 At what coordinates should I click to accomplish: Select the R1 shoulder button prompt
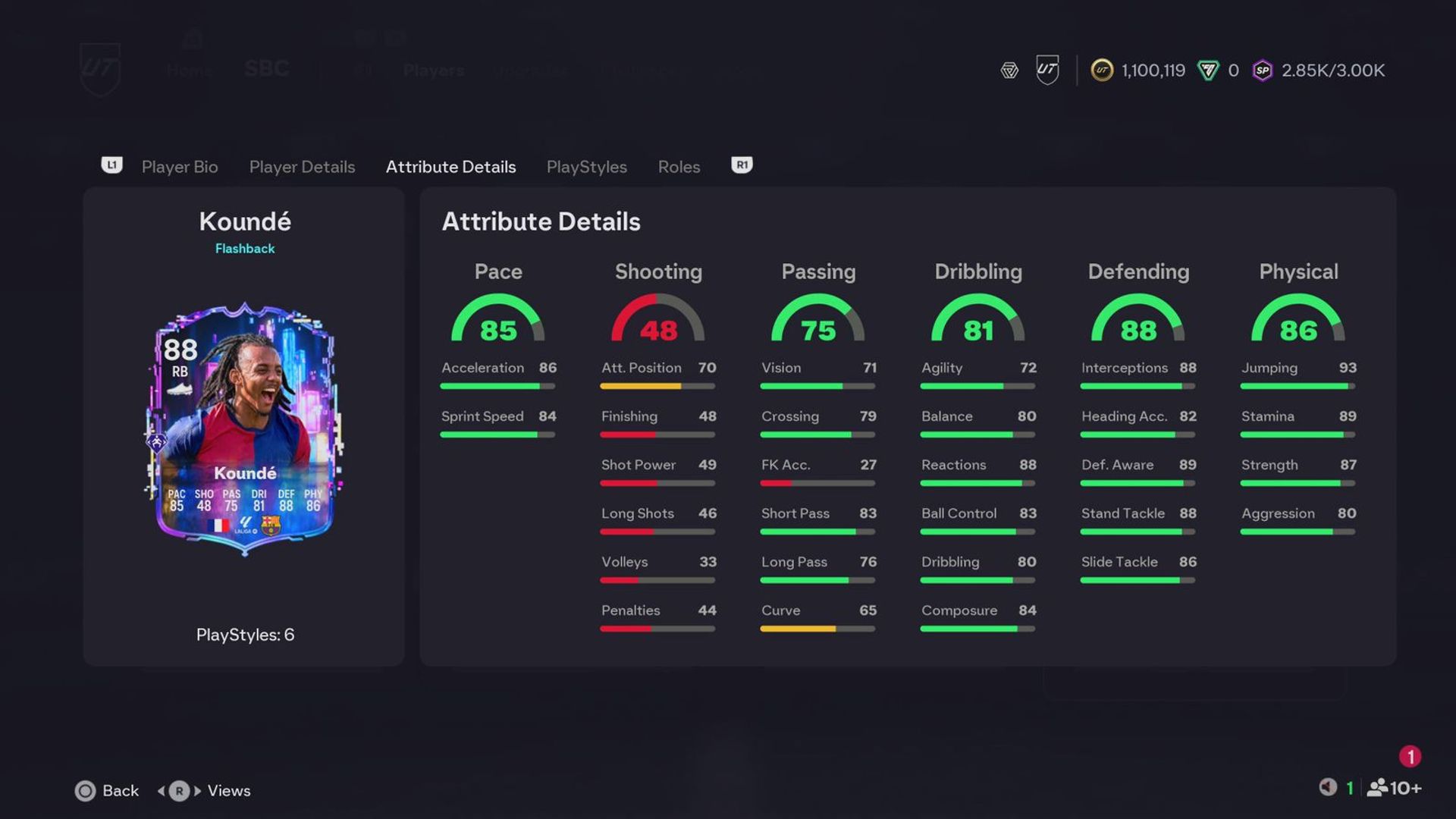[741, 165]
